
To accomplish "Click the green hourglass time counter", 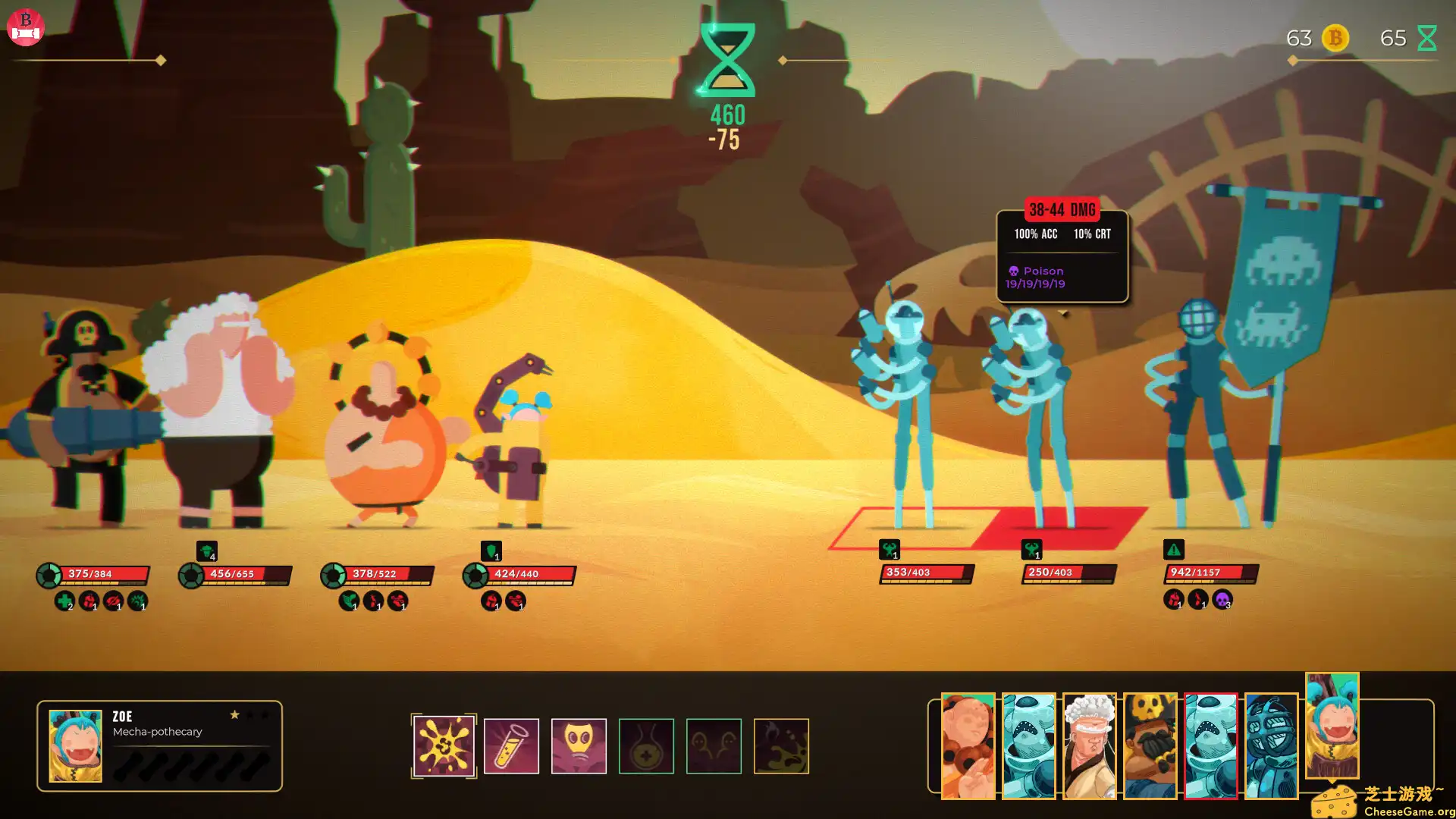I will pyautogui.click(x=727, y=61).
